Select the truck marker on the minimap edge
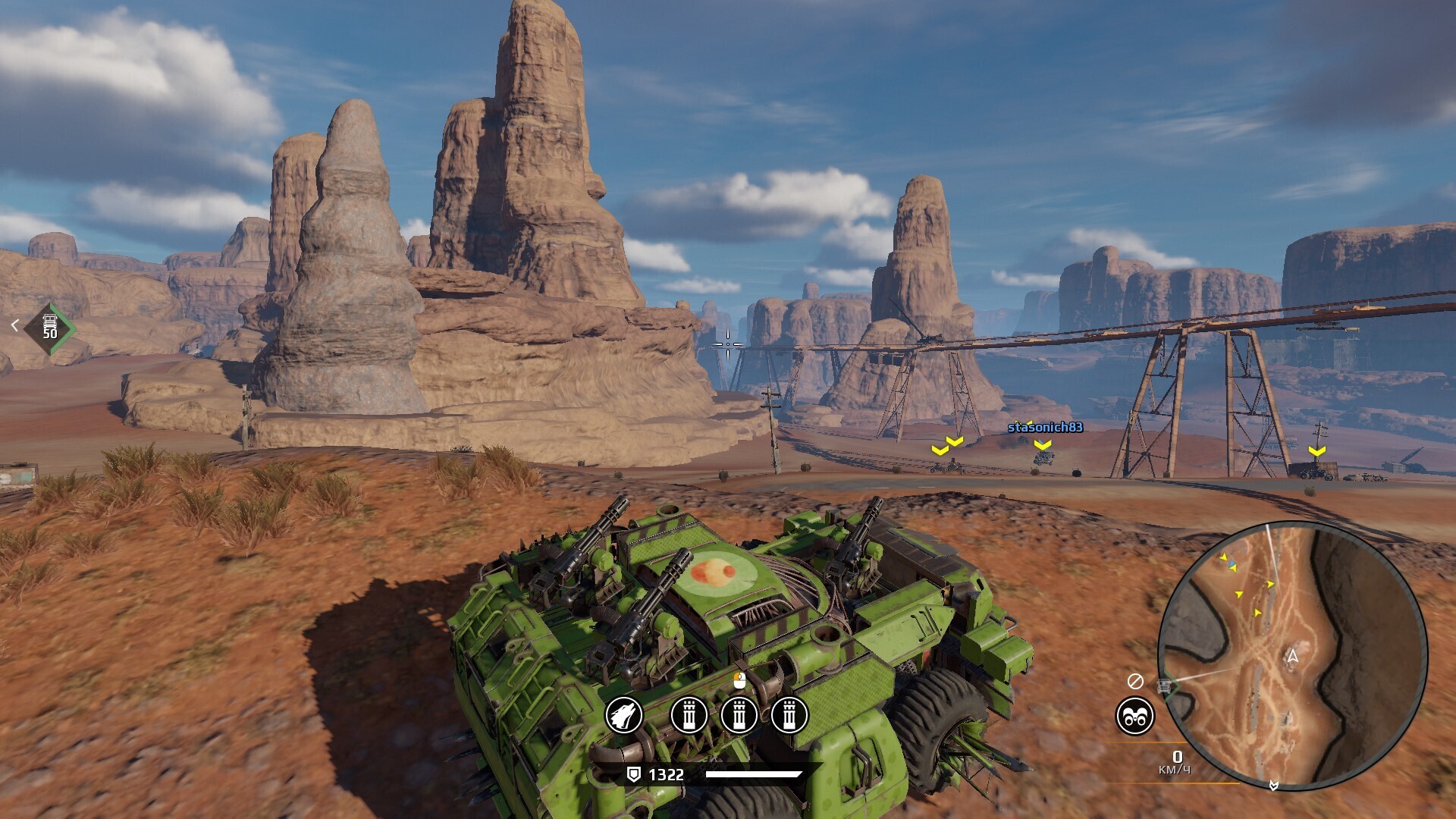The height and width of the screenshot is (819, 1456). pos(1165,687)
